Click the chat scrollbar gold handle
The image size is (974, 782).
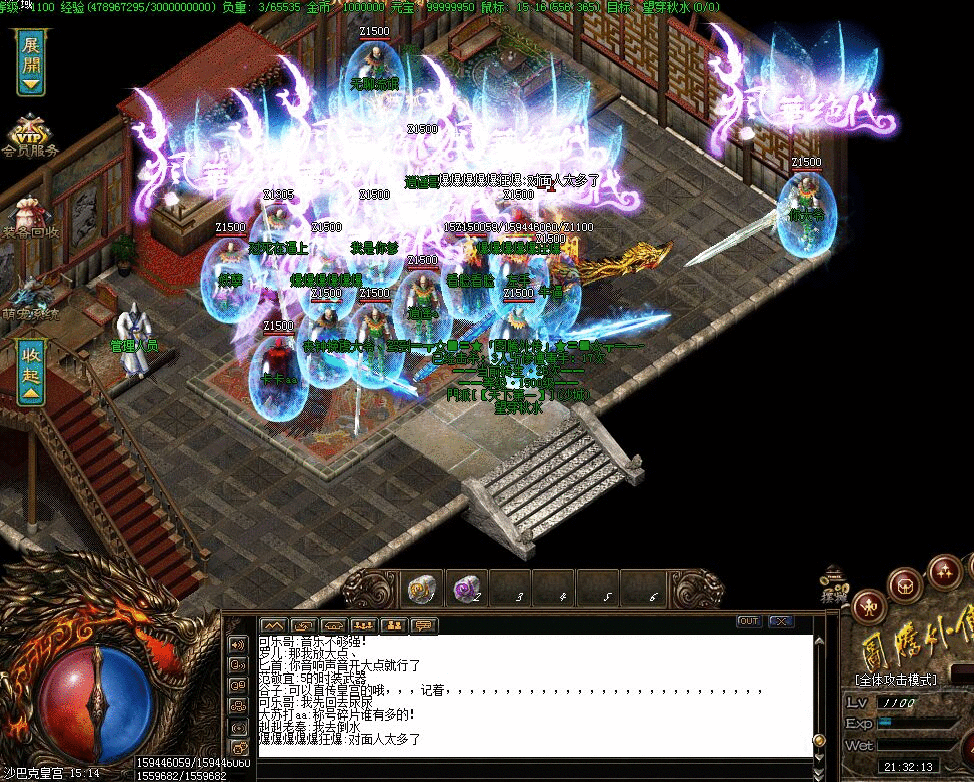819,740
